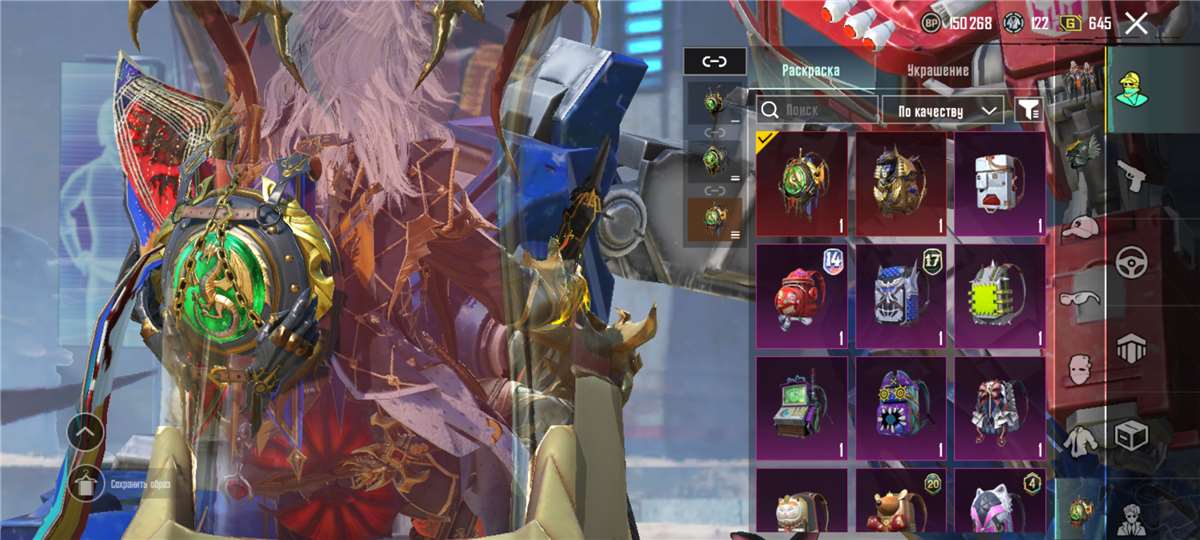Image resolution: width=1200 pixels, height=540 pixels.
Task: Toggle the link chain button above backpack levels
Action: [x=714, y=61]
